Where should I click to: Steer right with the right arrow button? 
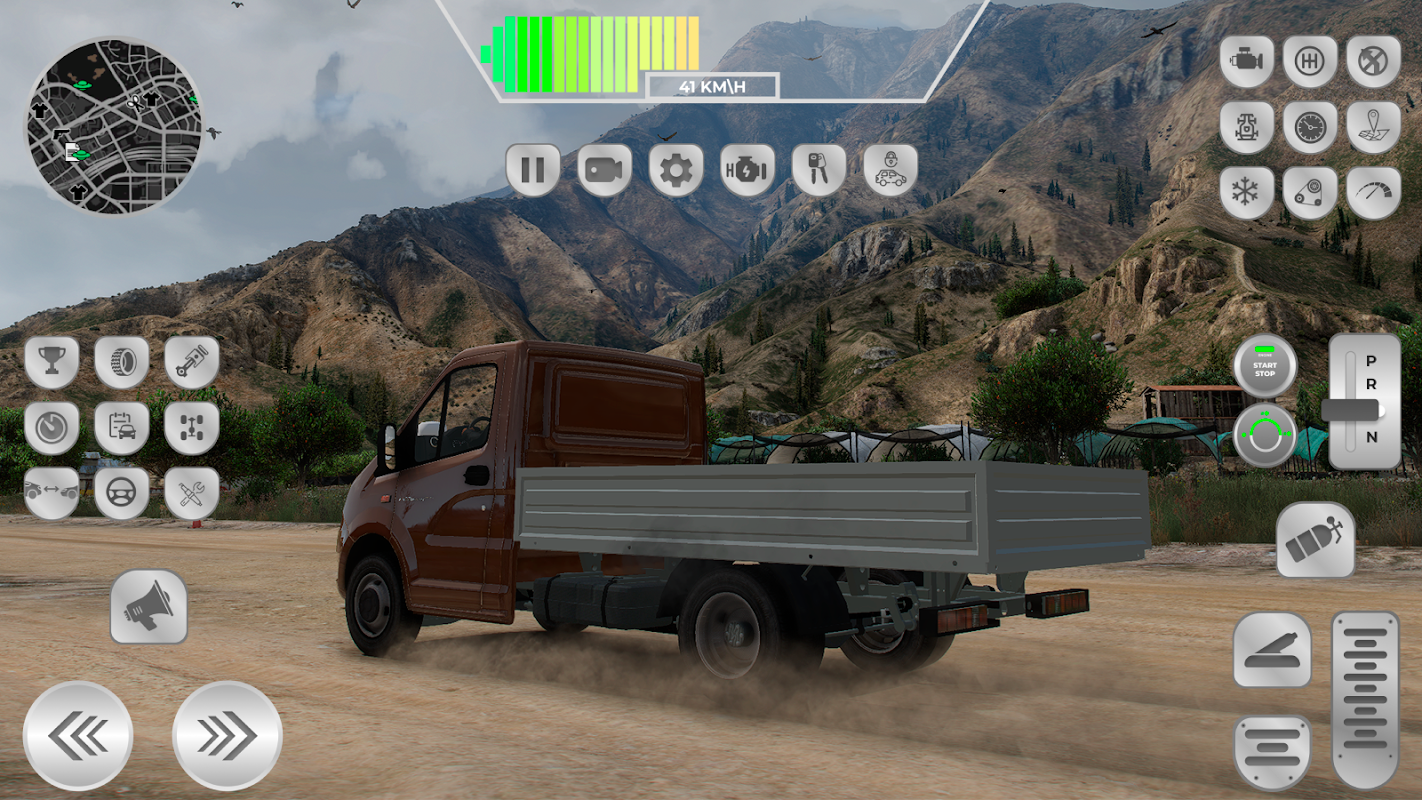[227, 737]
